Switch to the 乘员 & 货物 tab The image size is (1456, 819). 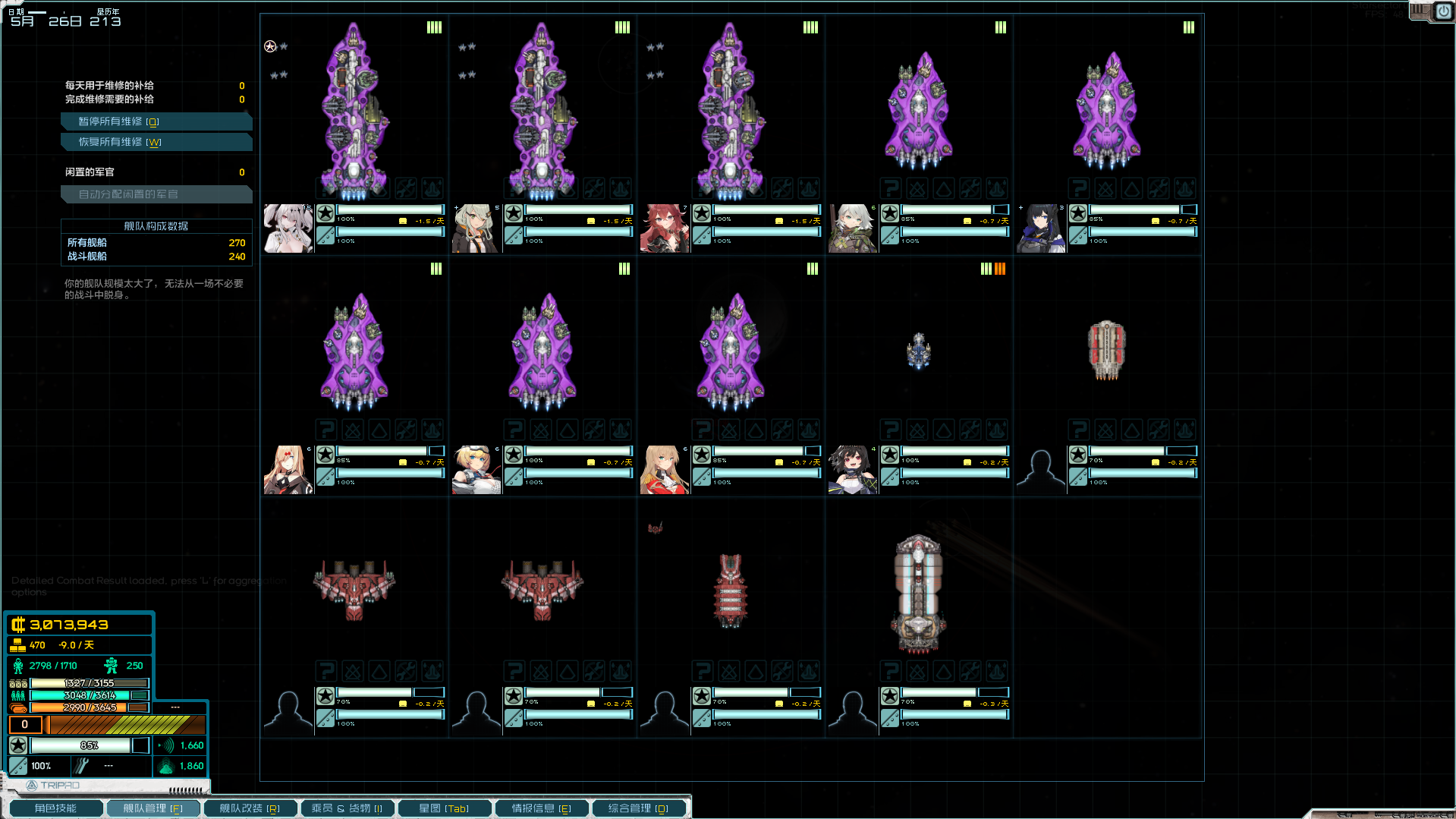pos(347,808)
